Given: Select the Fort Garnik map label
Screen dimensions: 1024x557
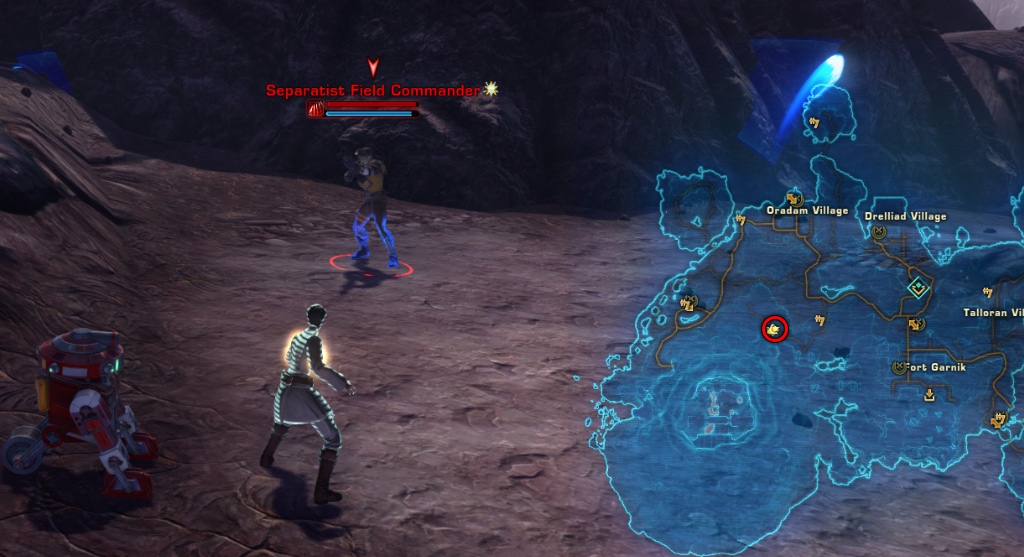Looking at the screenshot, I should point(936,367).
